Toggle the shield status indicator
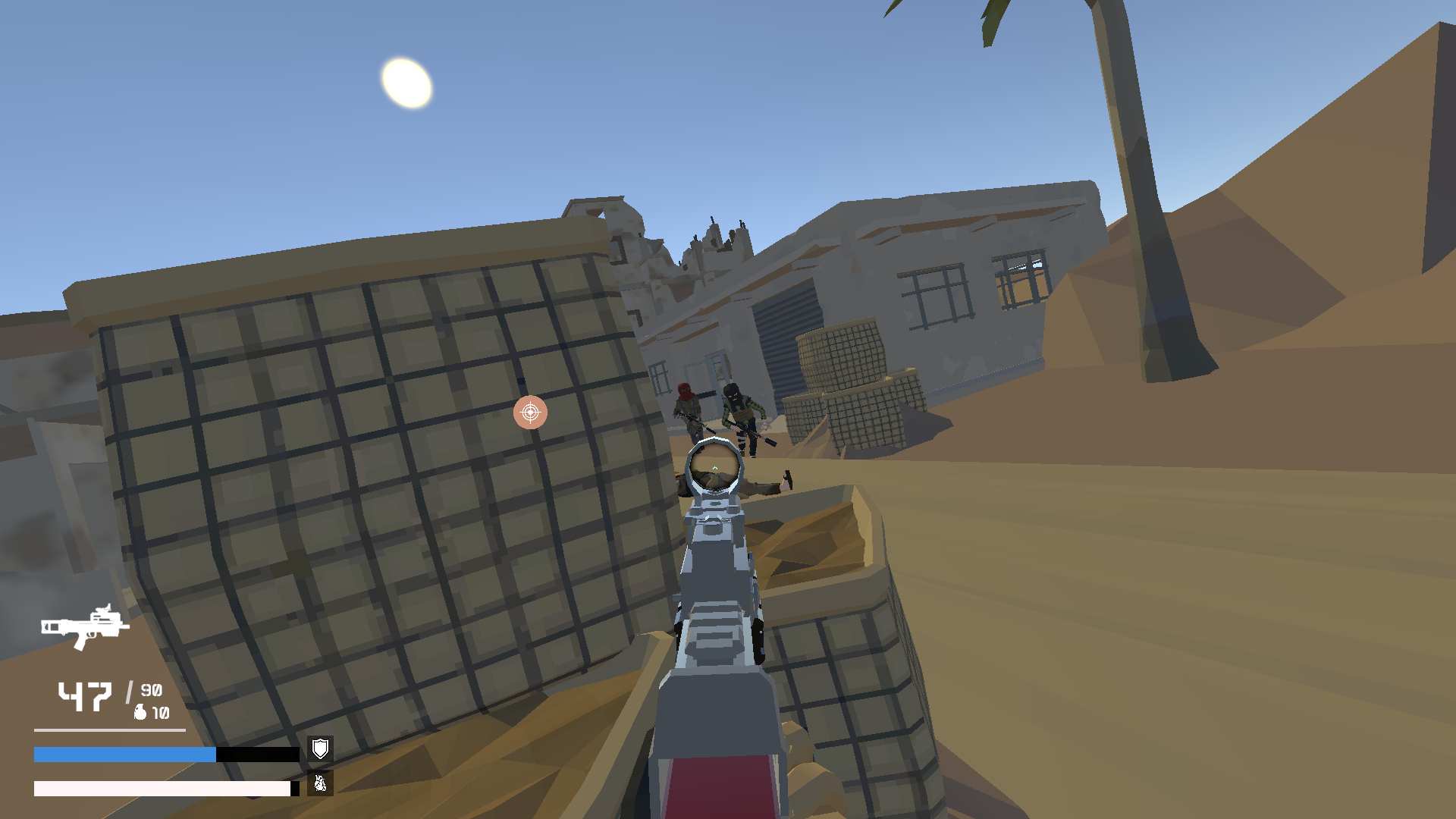This screenshot has height=819, width=1456. [320, 750]
